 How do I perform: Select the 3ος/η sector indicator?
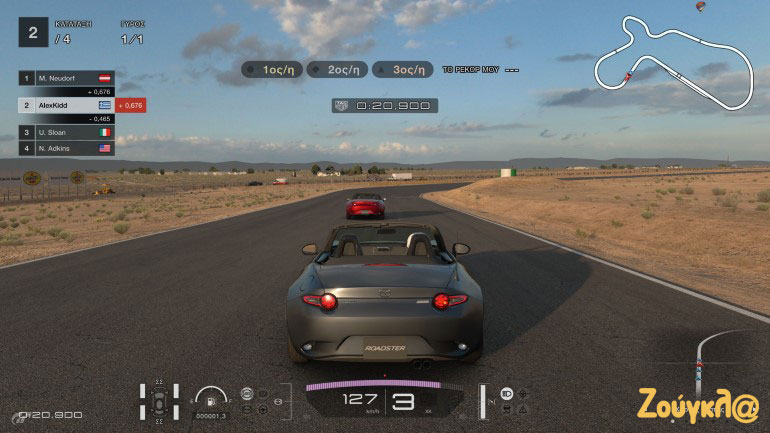click(403, 70)
